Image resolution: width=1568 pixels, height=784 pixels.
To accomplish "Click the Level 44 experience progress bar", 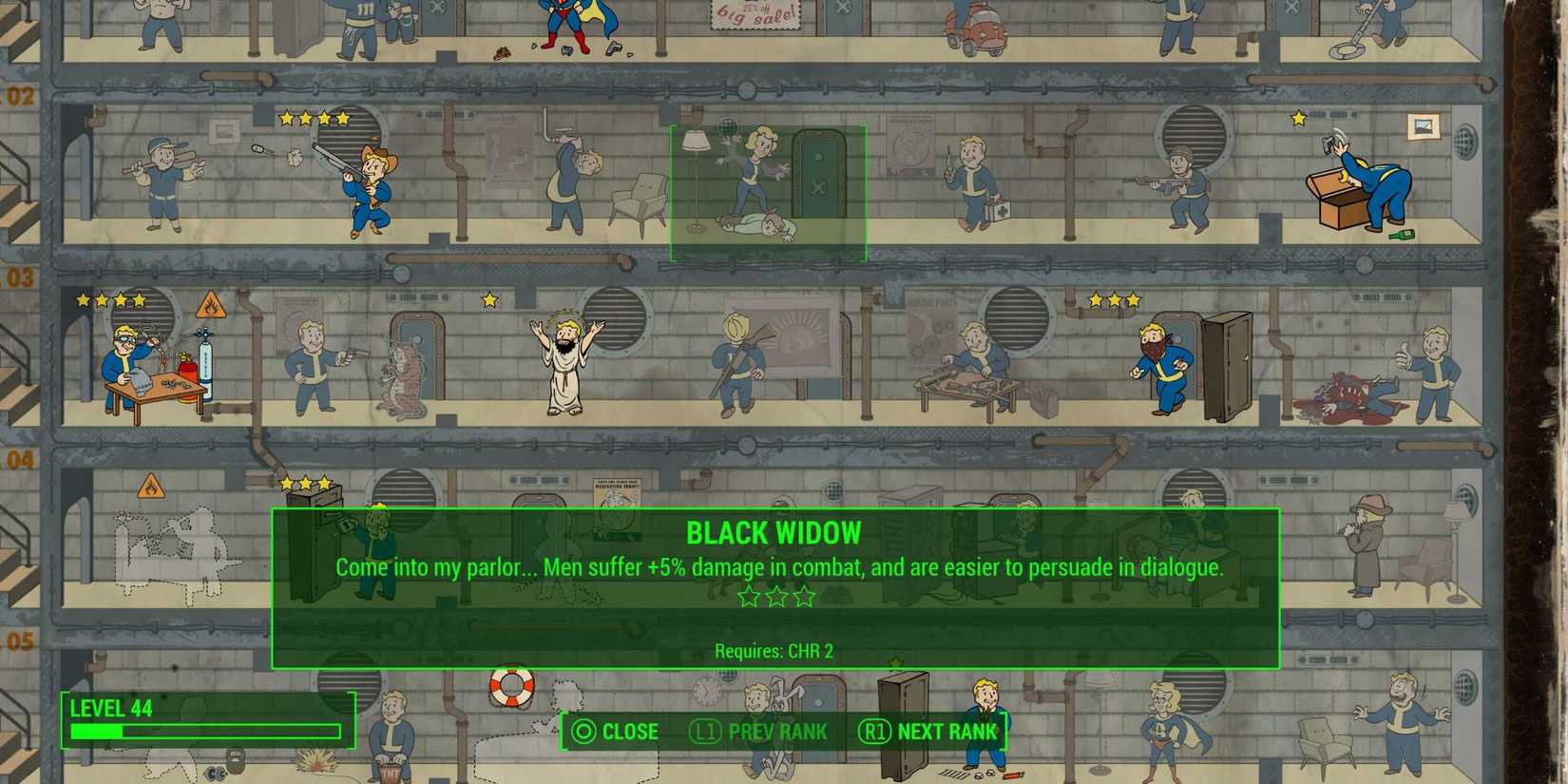I will [204, 732].
